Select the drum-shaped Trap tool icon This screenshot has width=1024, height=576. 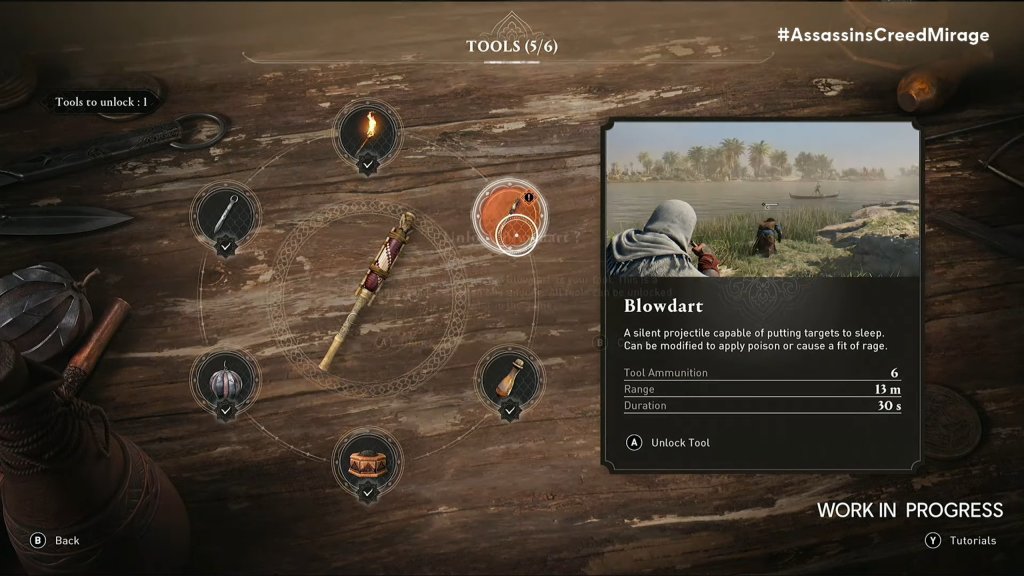pyautogui.click(x=367, y=462)
